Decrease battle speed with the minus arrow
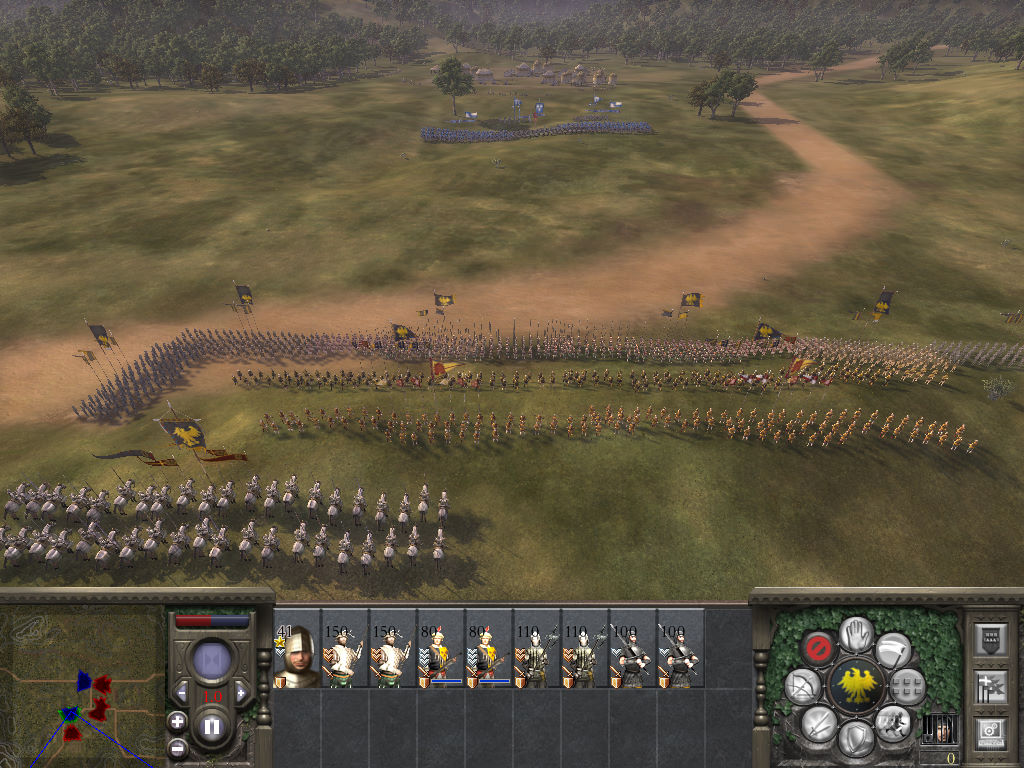The image size is (1024, 768). pos(182,692)
